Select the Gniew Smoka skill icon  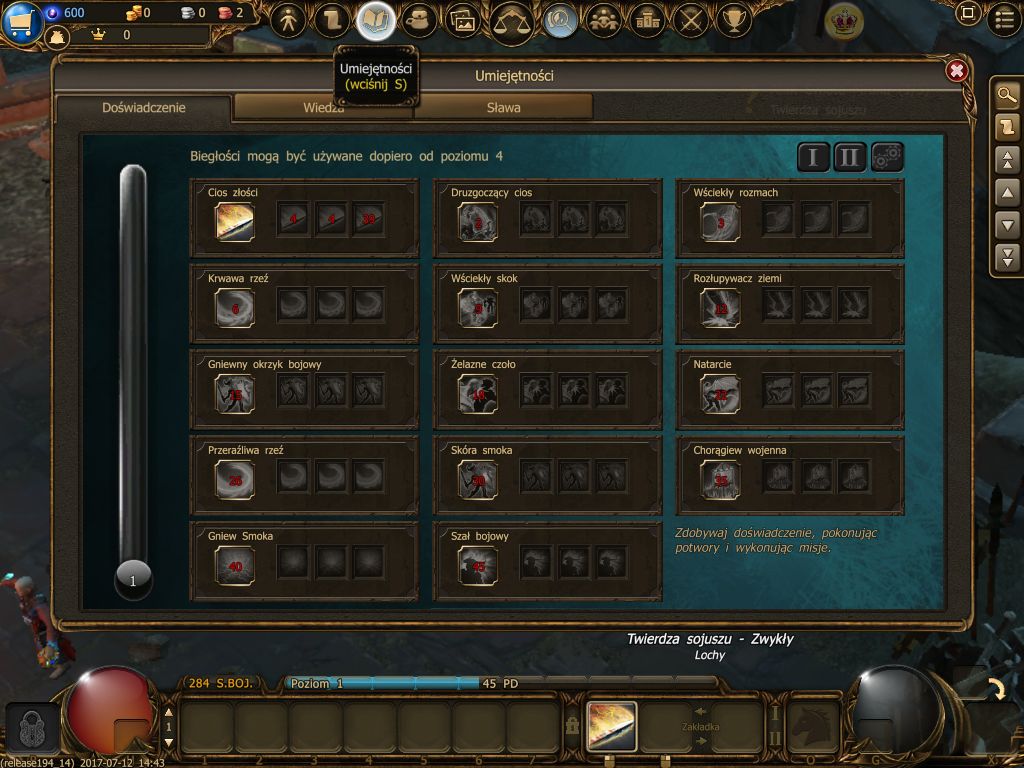pos(235,565)
